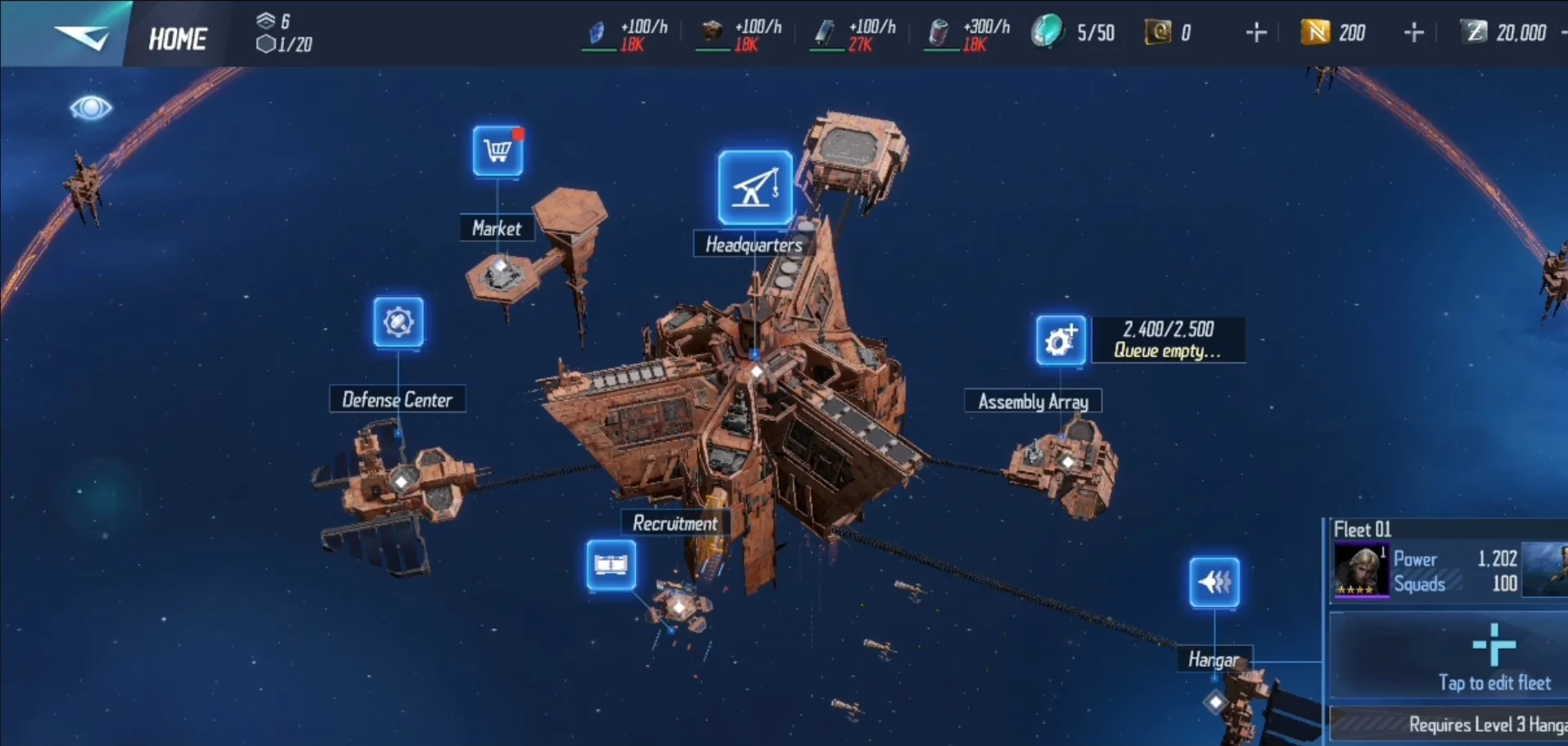Add more gold N currency
This screenshot has width=1568, height=746.
click(x=1413, y=33)
